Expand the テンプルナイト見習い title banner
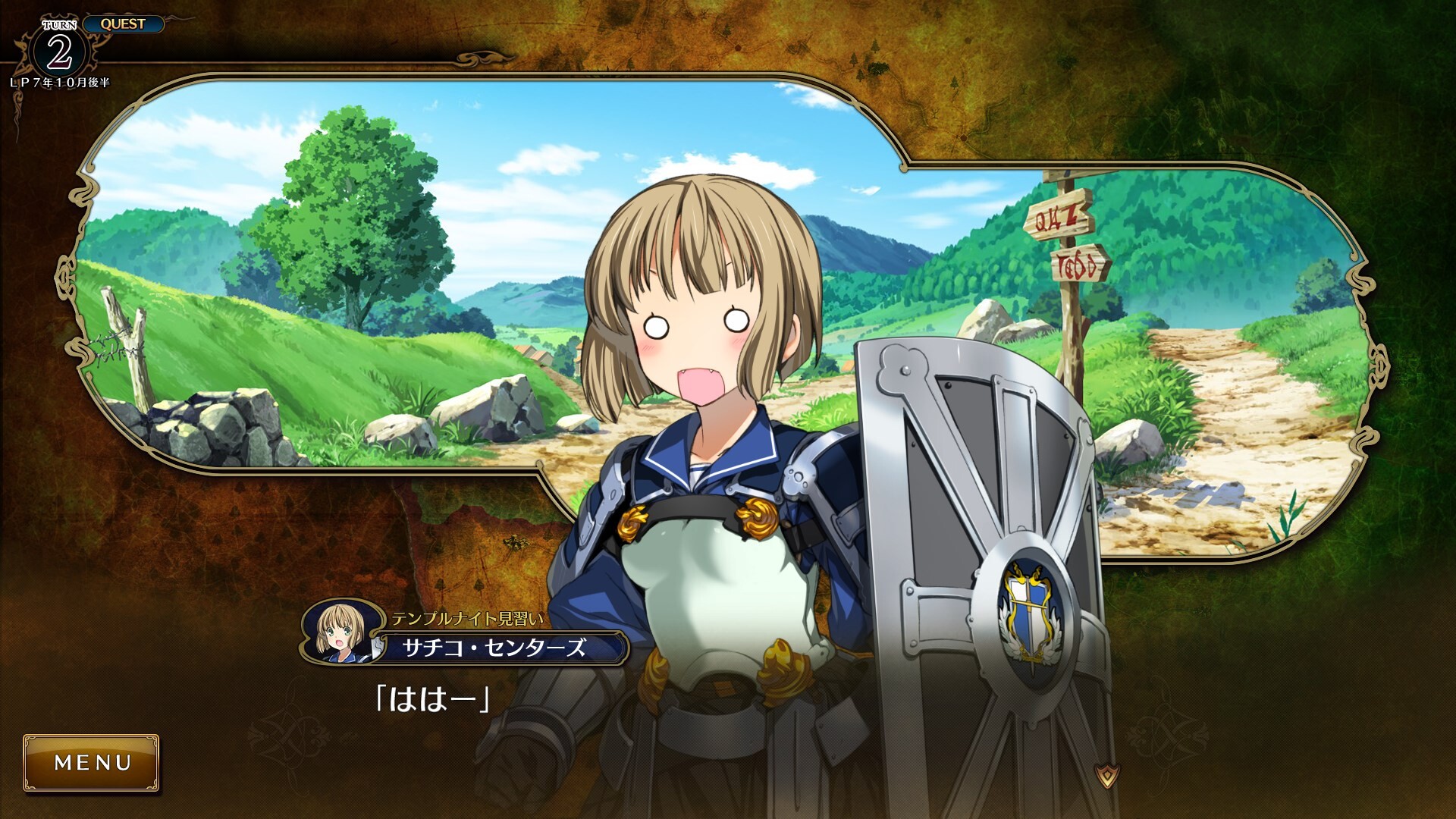1456x819 pixels. [469, 618]
